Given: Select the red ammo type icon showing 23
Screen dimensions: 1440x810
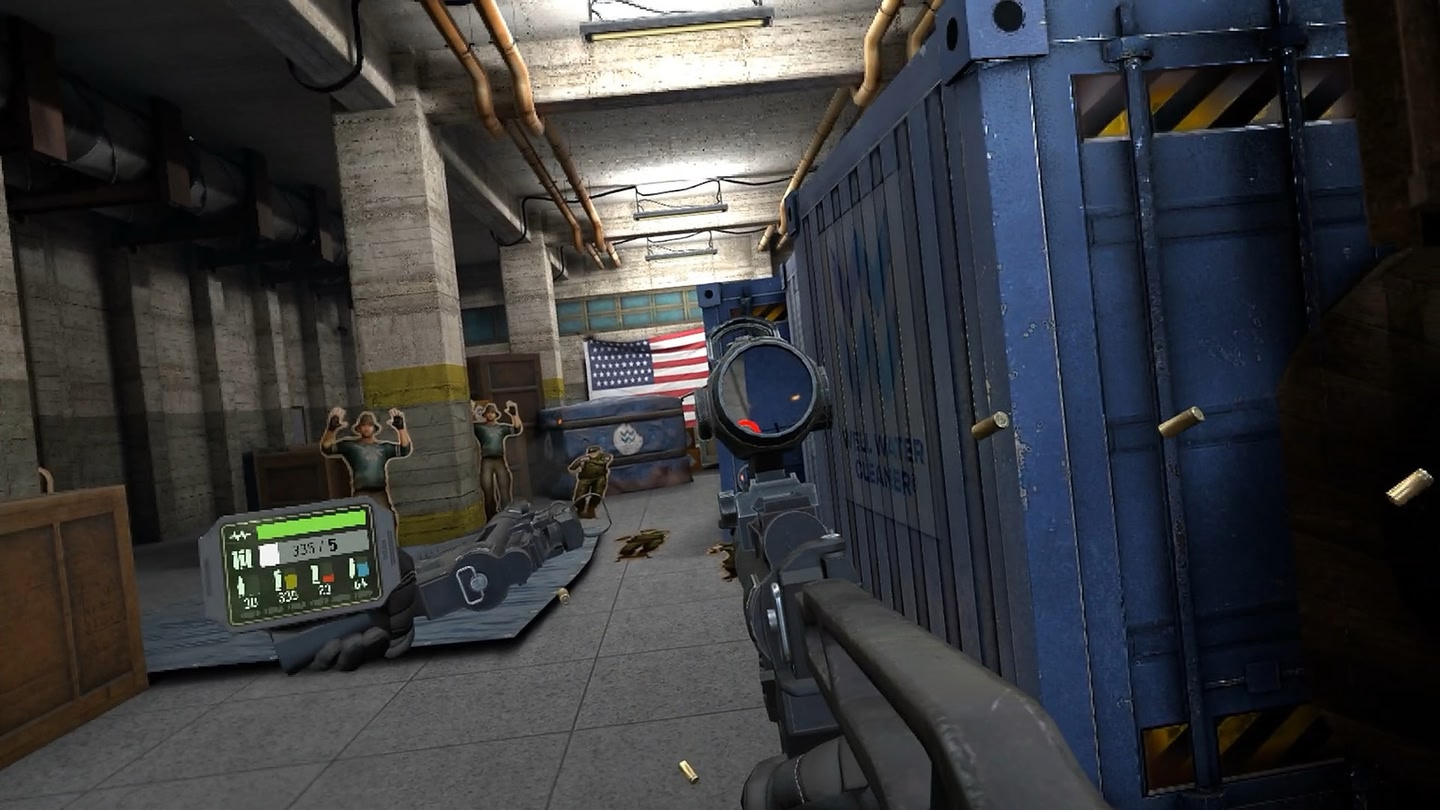Looking at the screenshot, I should [x=328, y=578].
